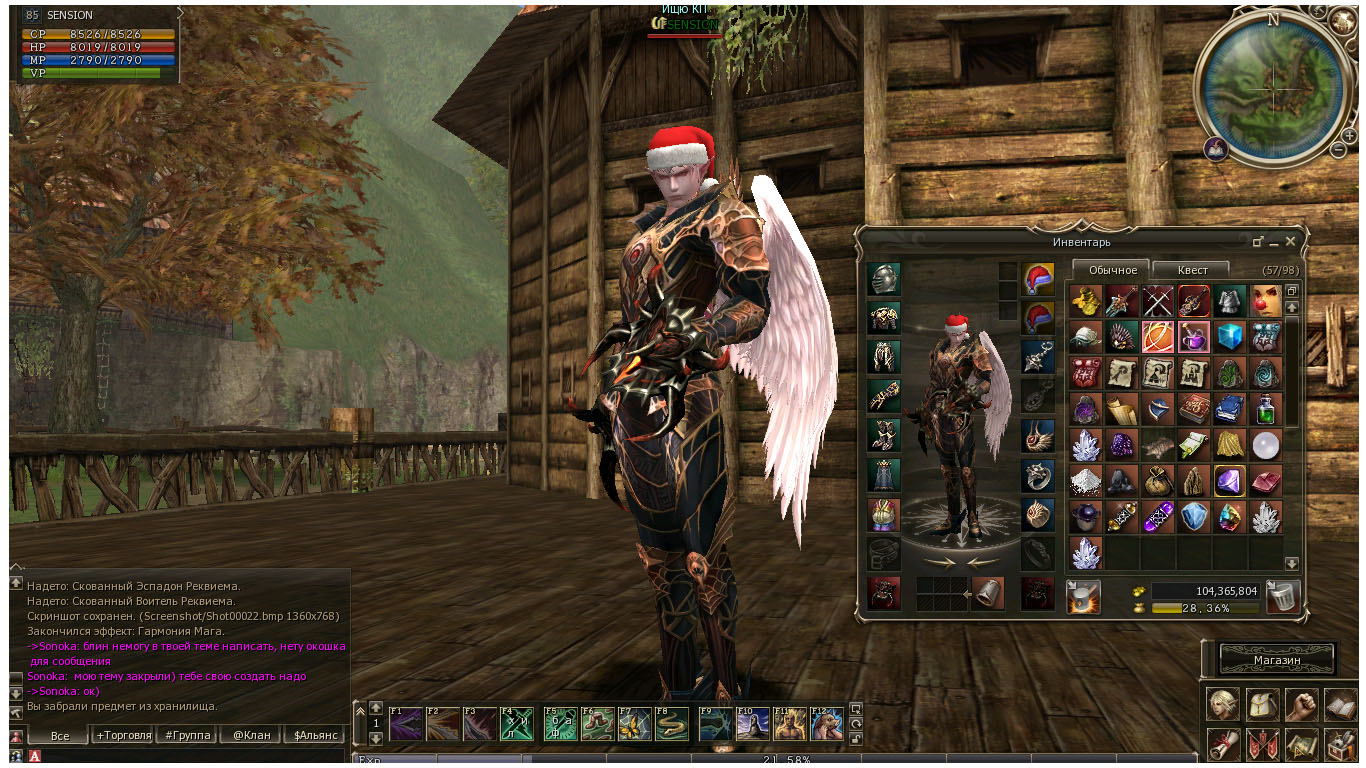Select the equipped Santa hat accessory slot
The width and height of the screenshot is (1366, 768).
click(x=1038, y=279)
